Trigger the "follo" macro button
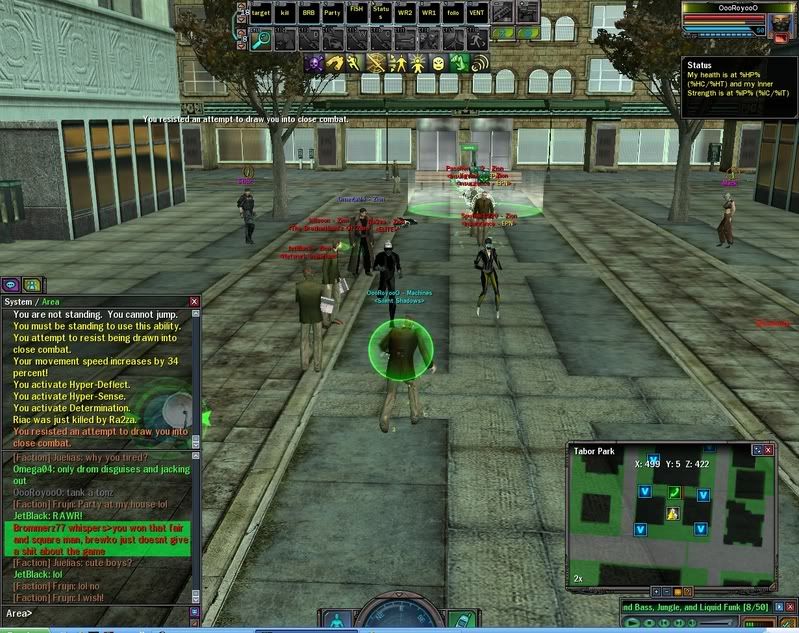This screenshot has height=633, width=799. (453, 13)
